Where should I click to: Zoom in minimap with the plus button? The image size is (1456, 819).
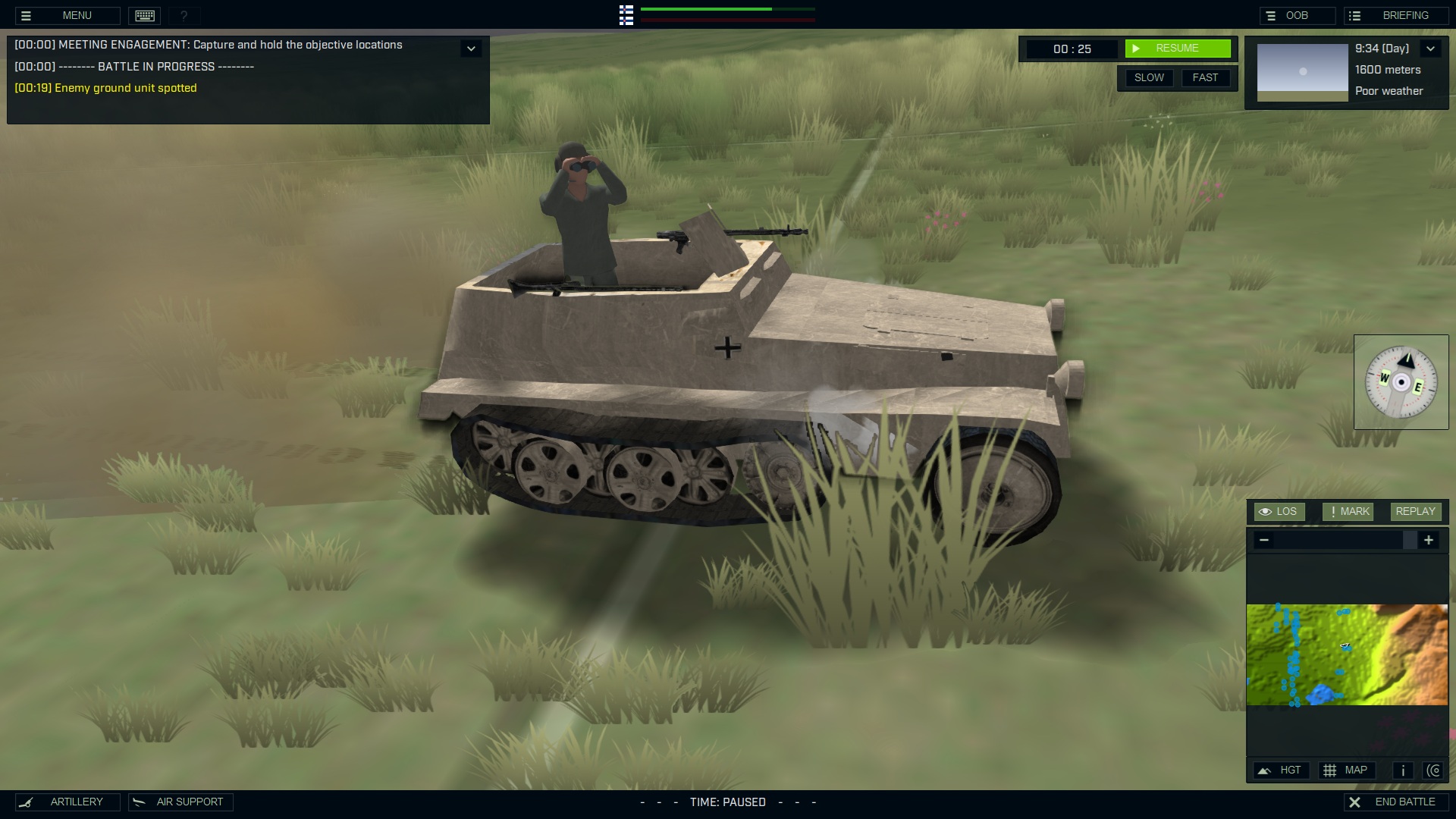(x=1430, y=540)
